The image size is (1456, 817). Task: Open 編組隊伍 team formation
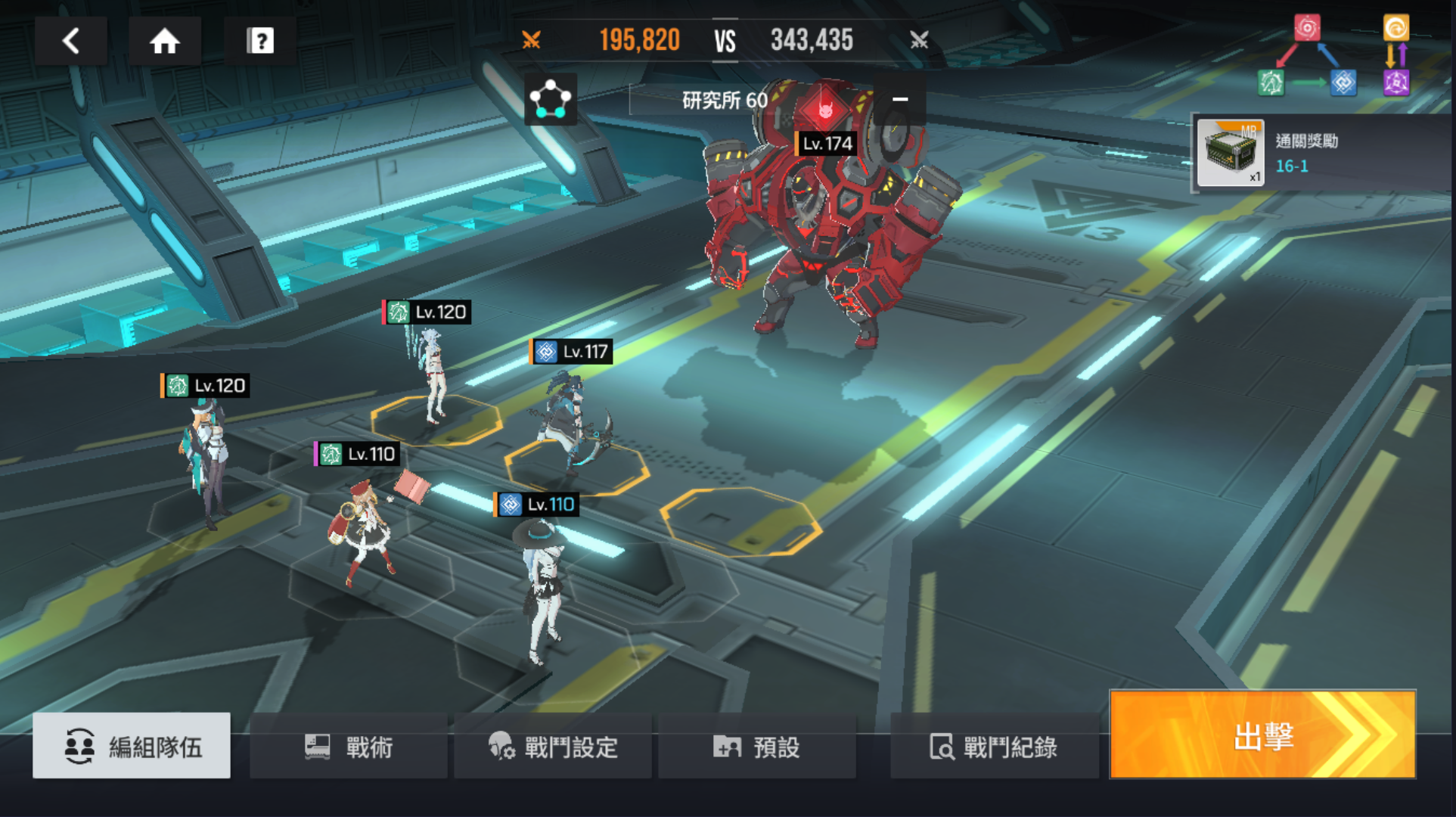click(x=132, y=746)
